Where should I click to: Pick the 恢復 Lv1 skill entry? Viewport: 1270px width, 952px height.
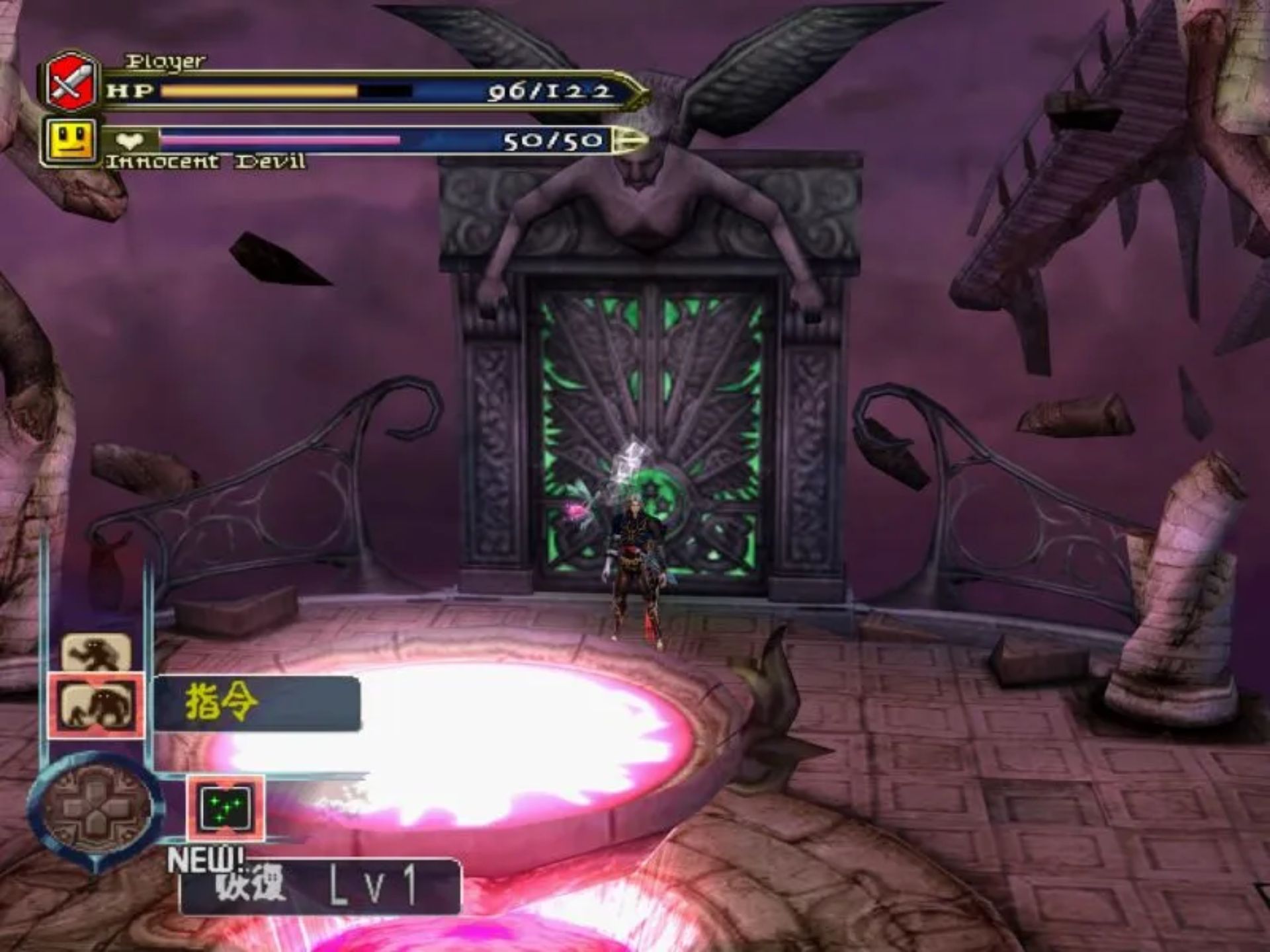[319, 887]
